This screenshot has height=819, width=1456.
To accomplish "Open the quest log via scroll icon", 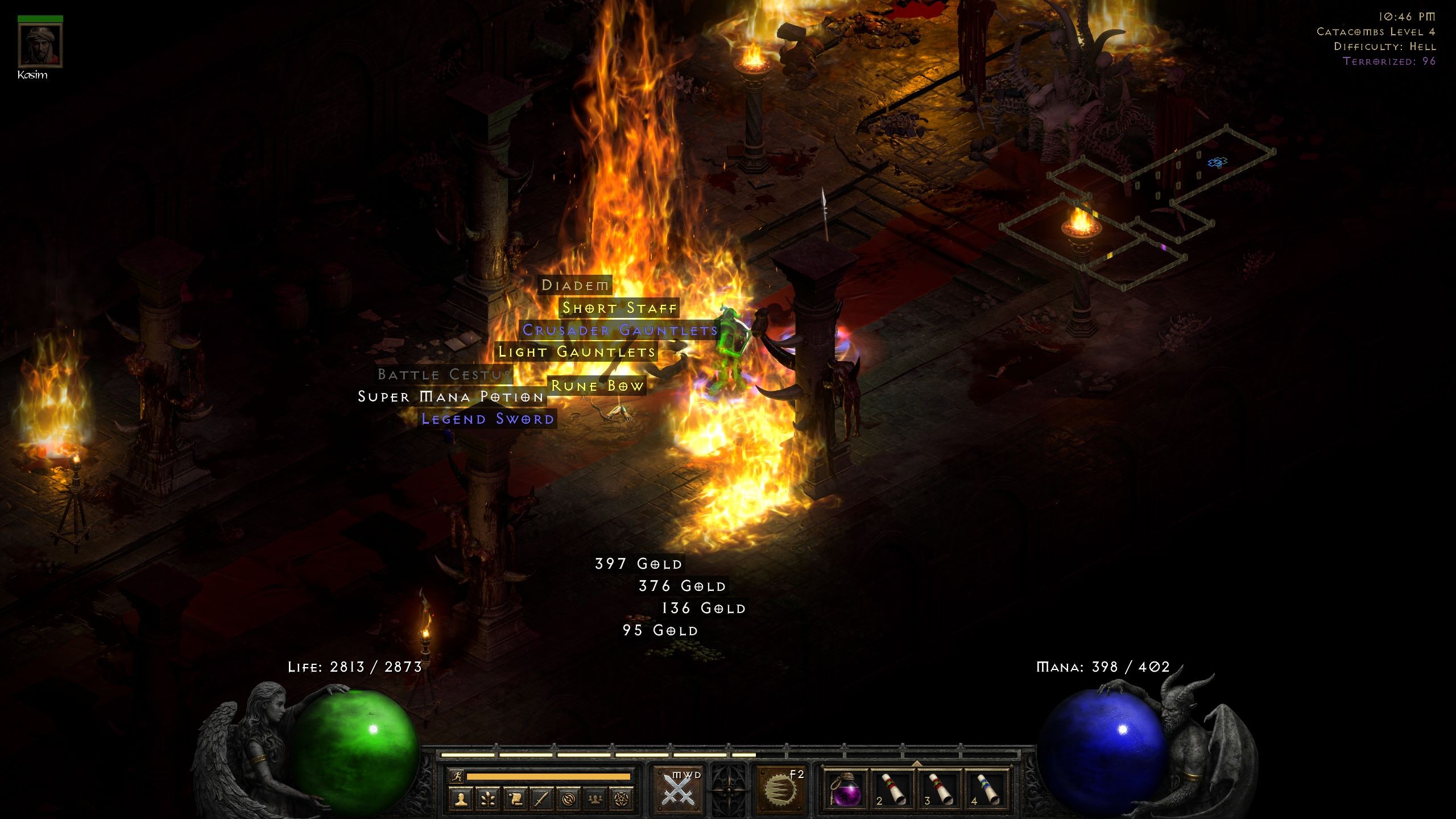I will [x=515, y=801].
